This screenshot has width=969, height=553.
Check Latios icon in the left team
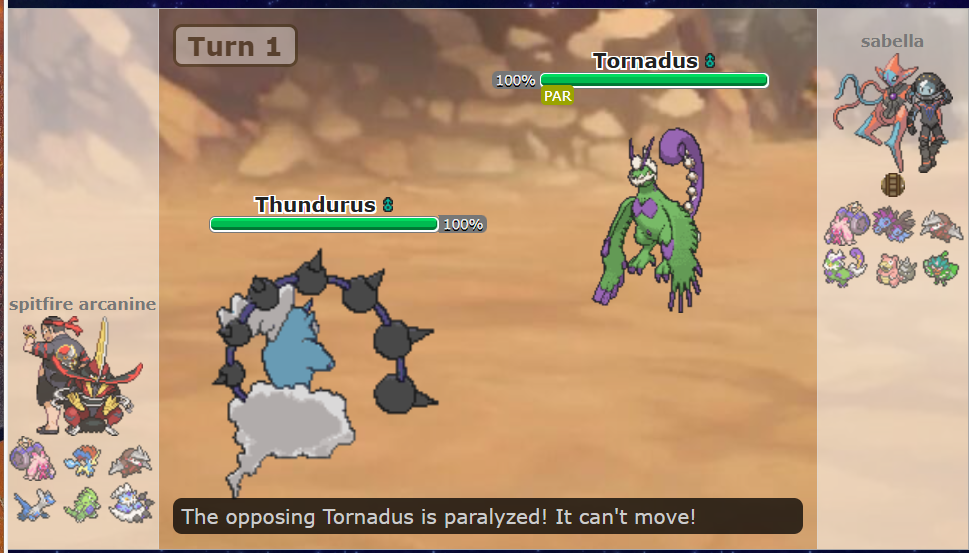pos(32,503)
